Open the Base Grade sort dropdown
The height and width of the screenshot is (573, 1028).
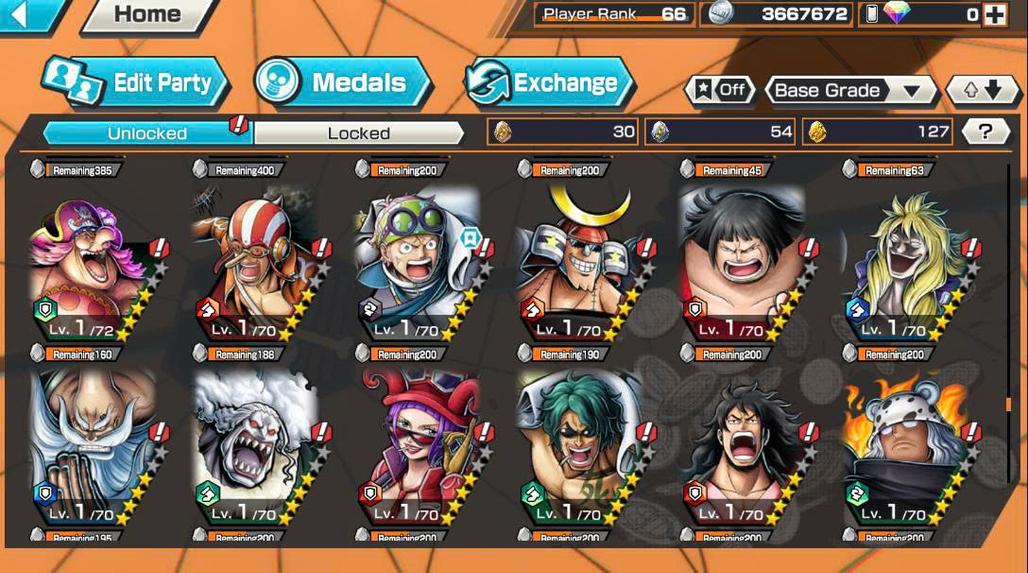click(x=850, y=90)
